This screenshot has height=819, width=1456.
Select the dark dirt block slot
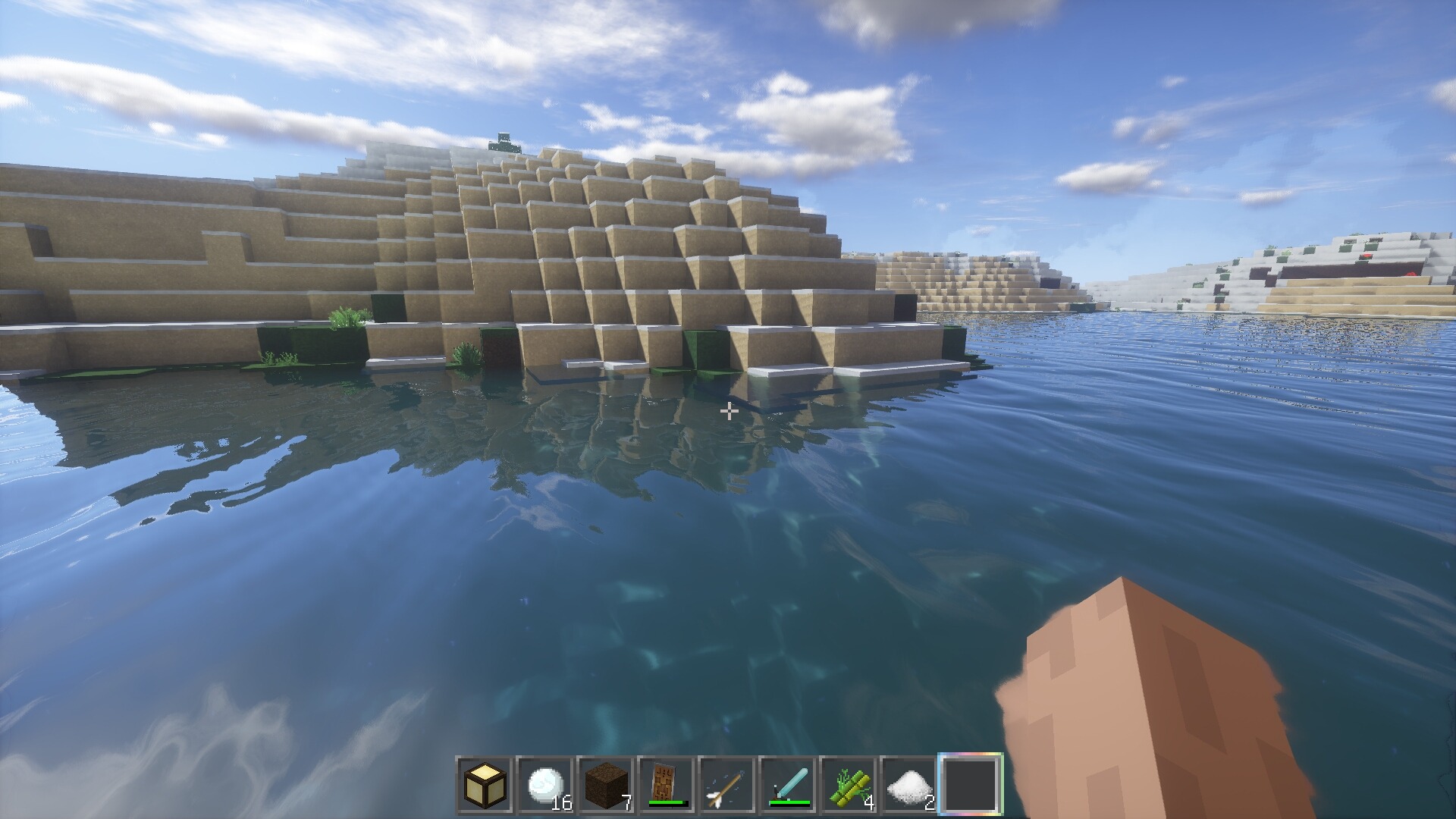(607, 785)
